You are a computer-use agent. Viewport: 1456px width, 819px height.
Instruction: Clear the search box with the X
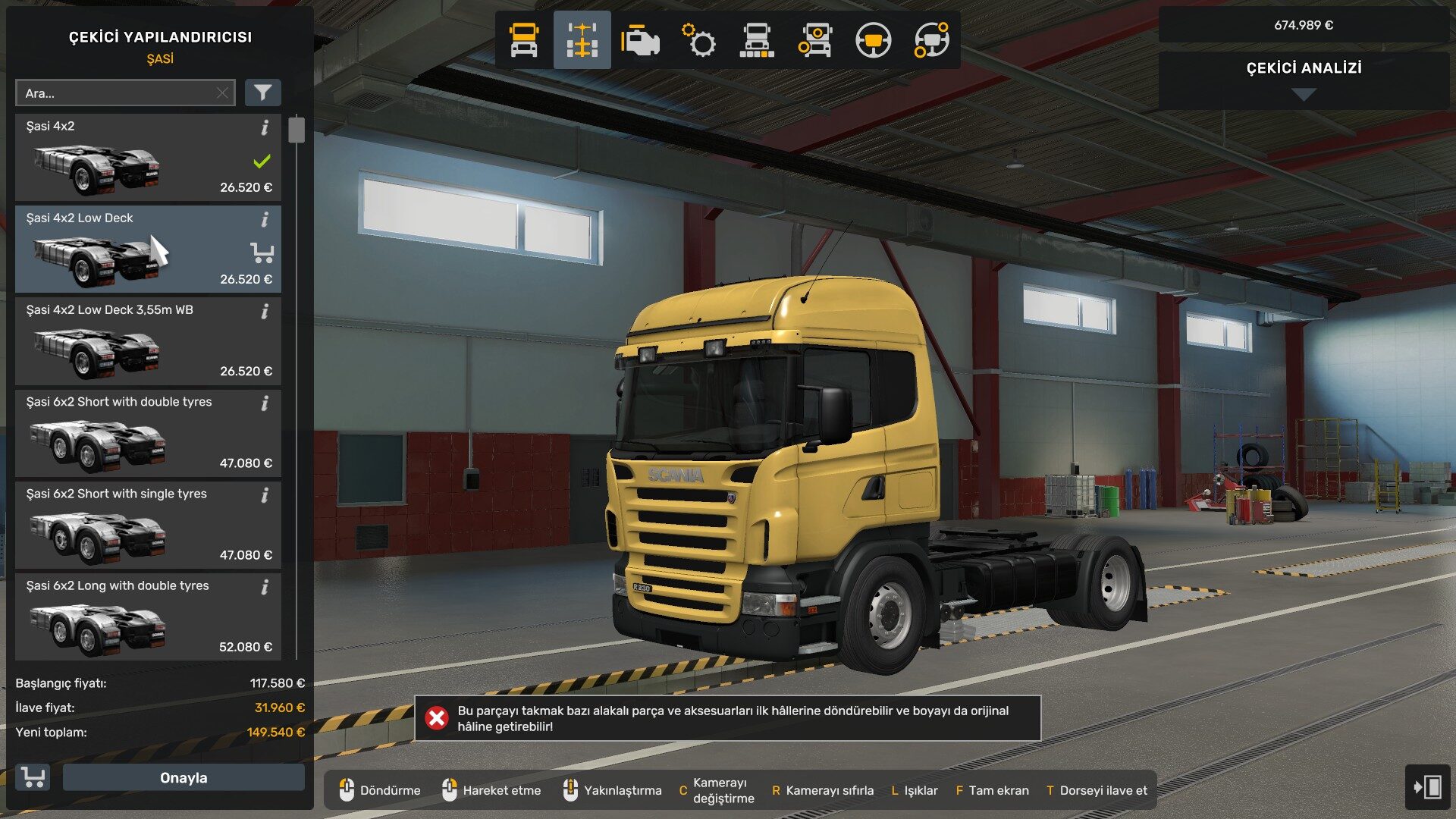coord(222,93)
